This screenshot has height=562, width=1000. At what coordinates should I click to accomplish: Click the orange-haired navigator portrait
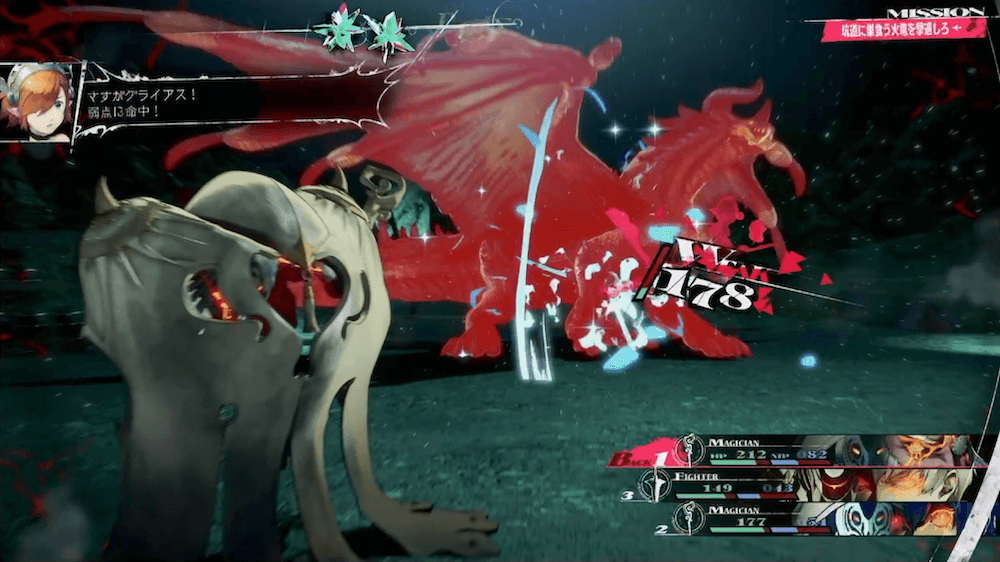point(39,101)
